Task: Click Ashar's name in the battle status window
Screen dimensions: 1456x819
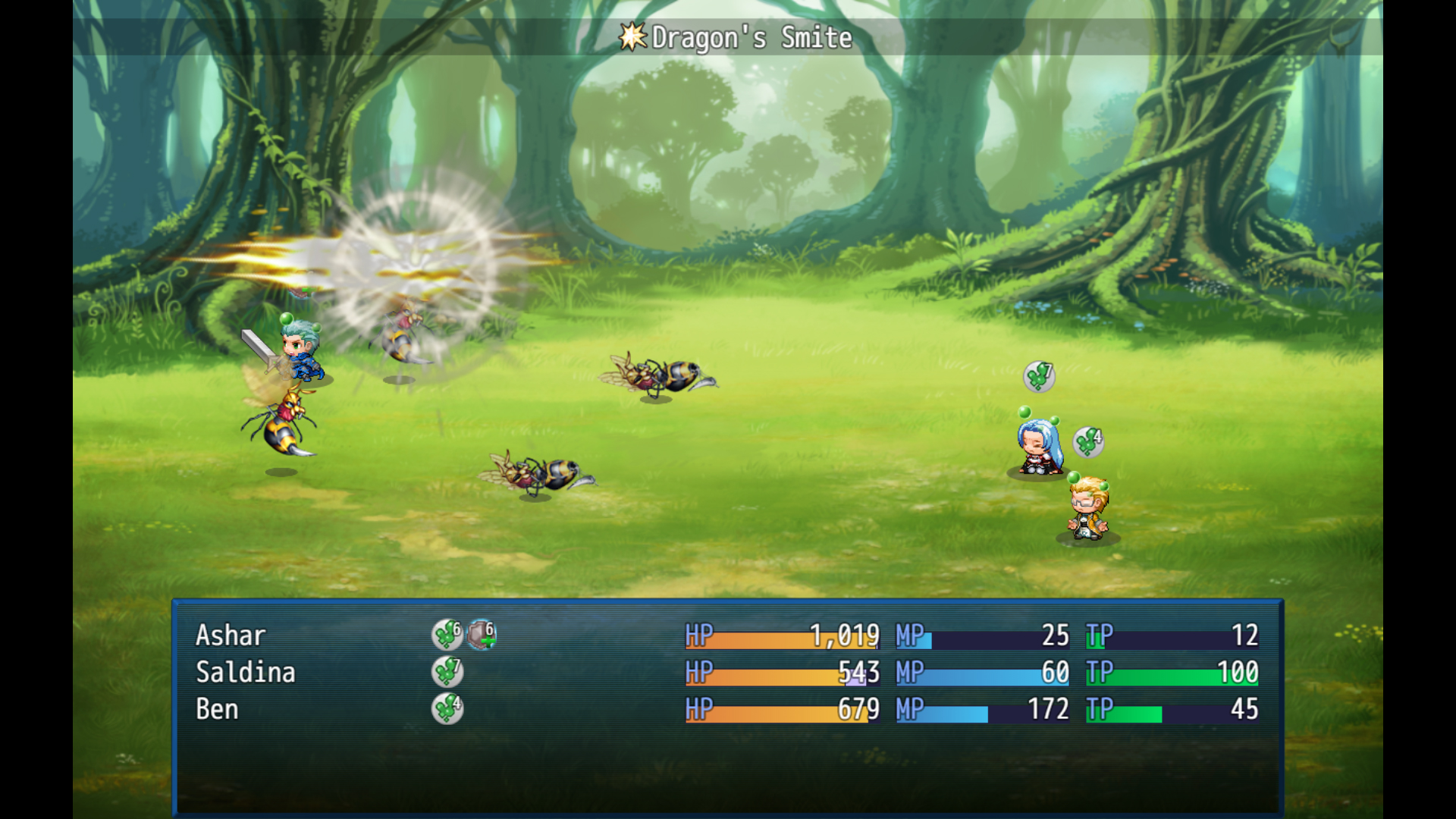Action: tap(230, 635)
